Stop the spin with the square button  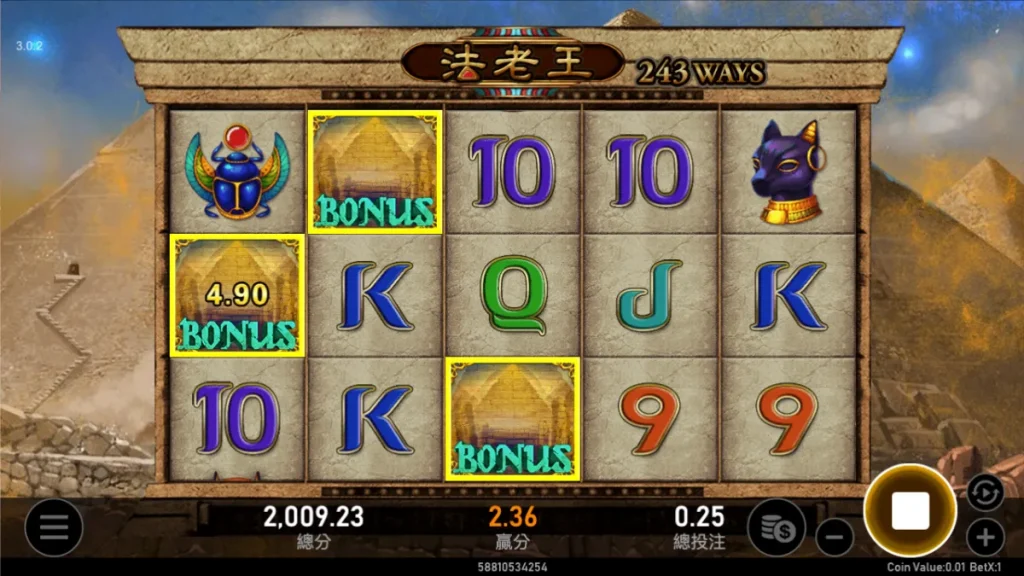click(910, 511)
